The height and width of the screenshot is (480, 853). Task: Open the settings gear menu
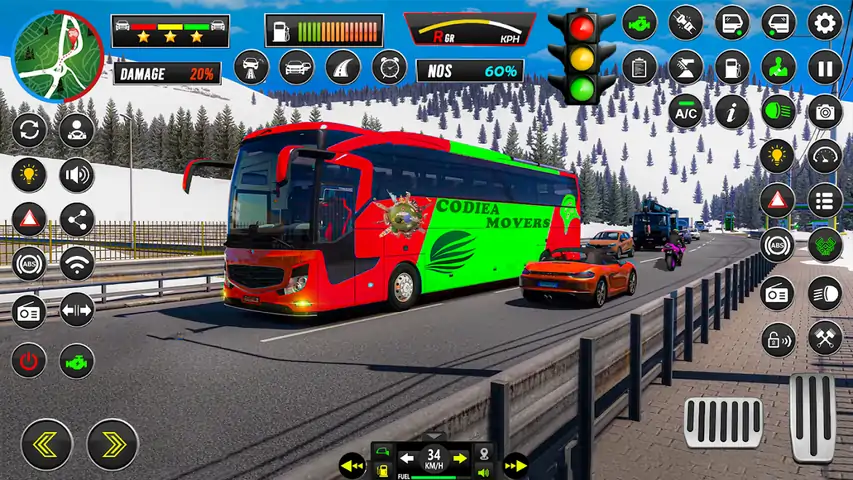(x=825, y=22)
